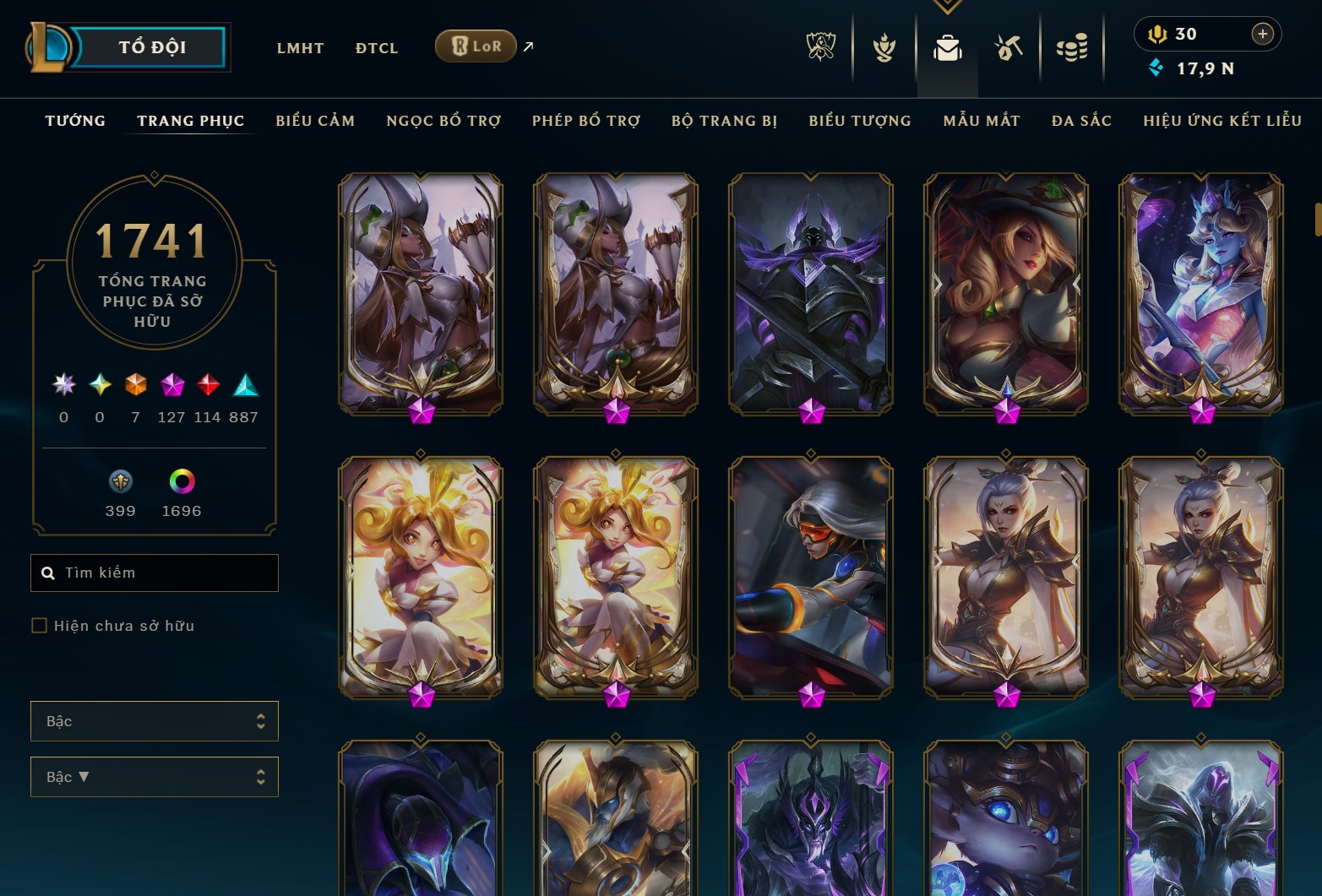Open ĐTCL from the top menu
The width and height of the screenshot is (1322, 896).
click(x=376, y=48)
